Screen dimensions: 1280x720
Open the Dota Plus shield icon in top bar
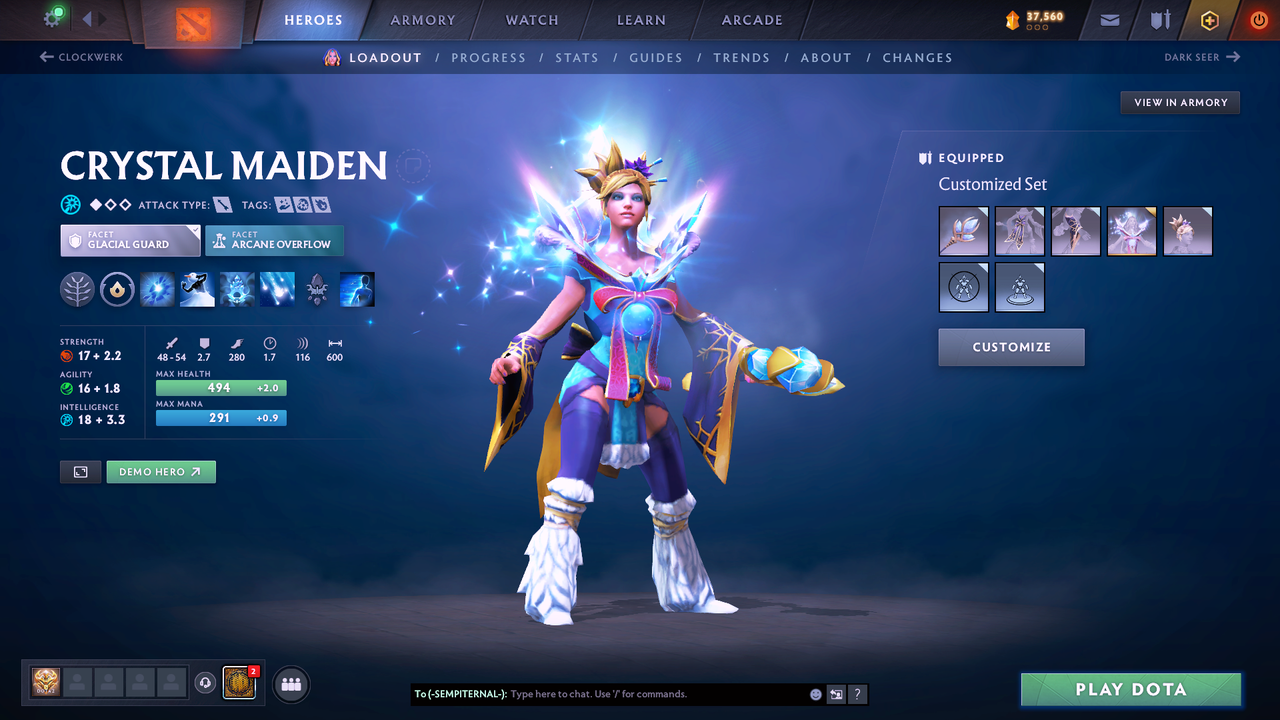point(1210,20)
